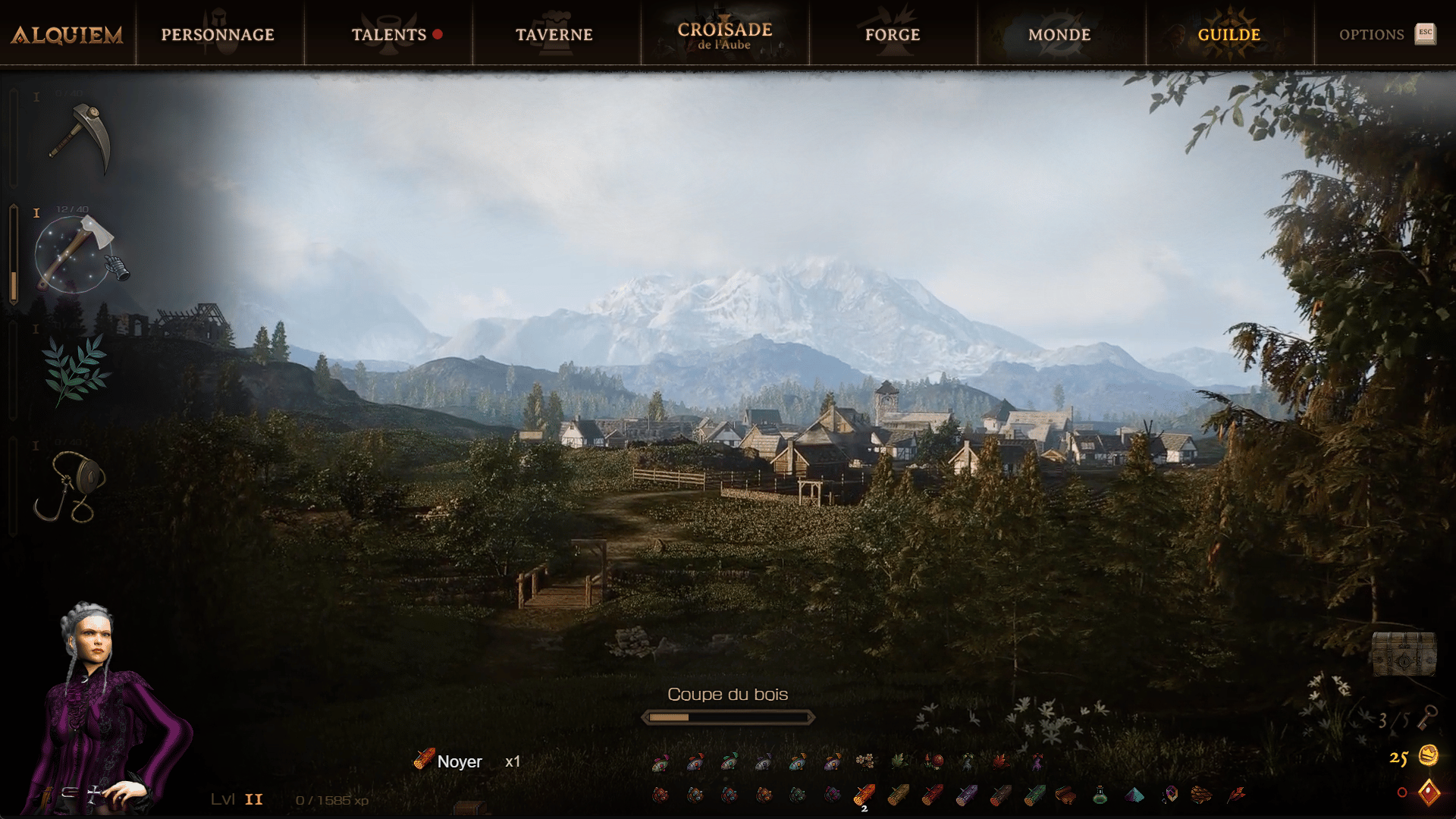Switch to the Talents tab
1456x819 pixels.
(389, 35)
